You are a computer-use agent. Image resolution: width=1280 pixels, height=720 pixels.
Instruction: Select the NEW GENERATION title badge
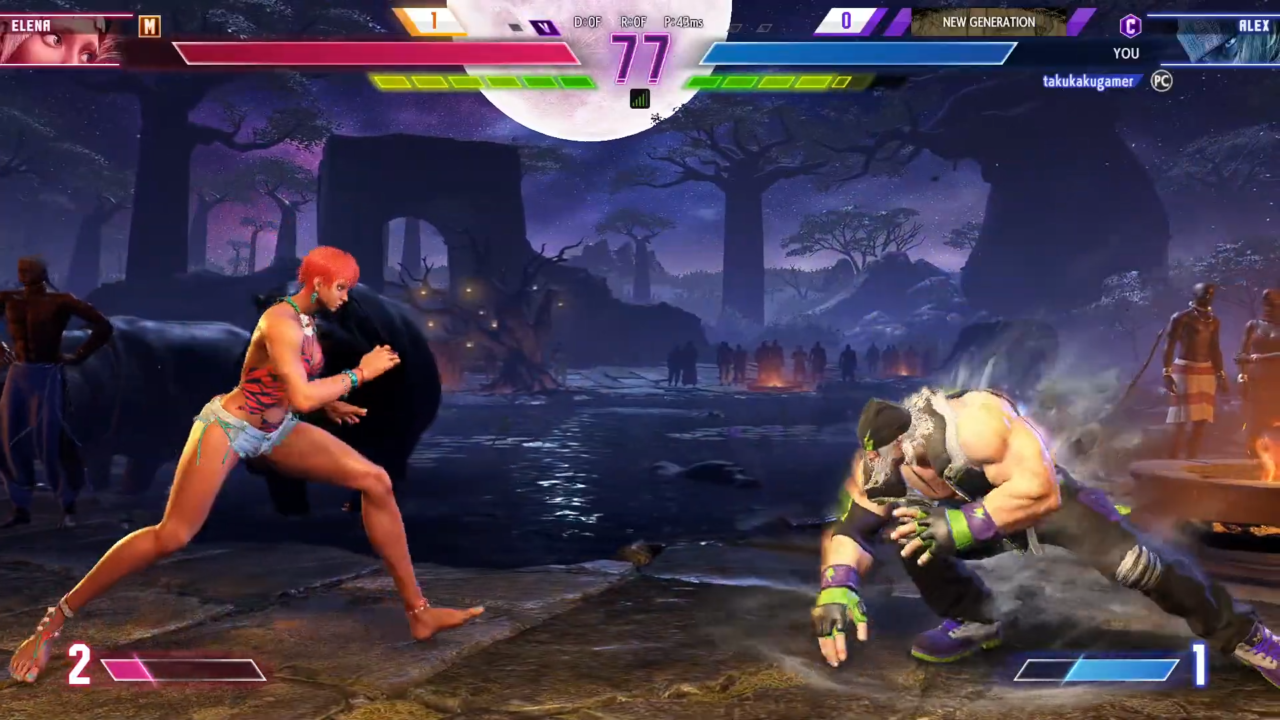click(x=988, y=22)
